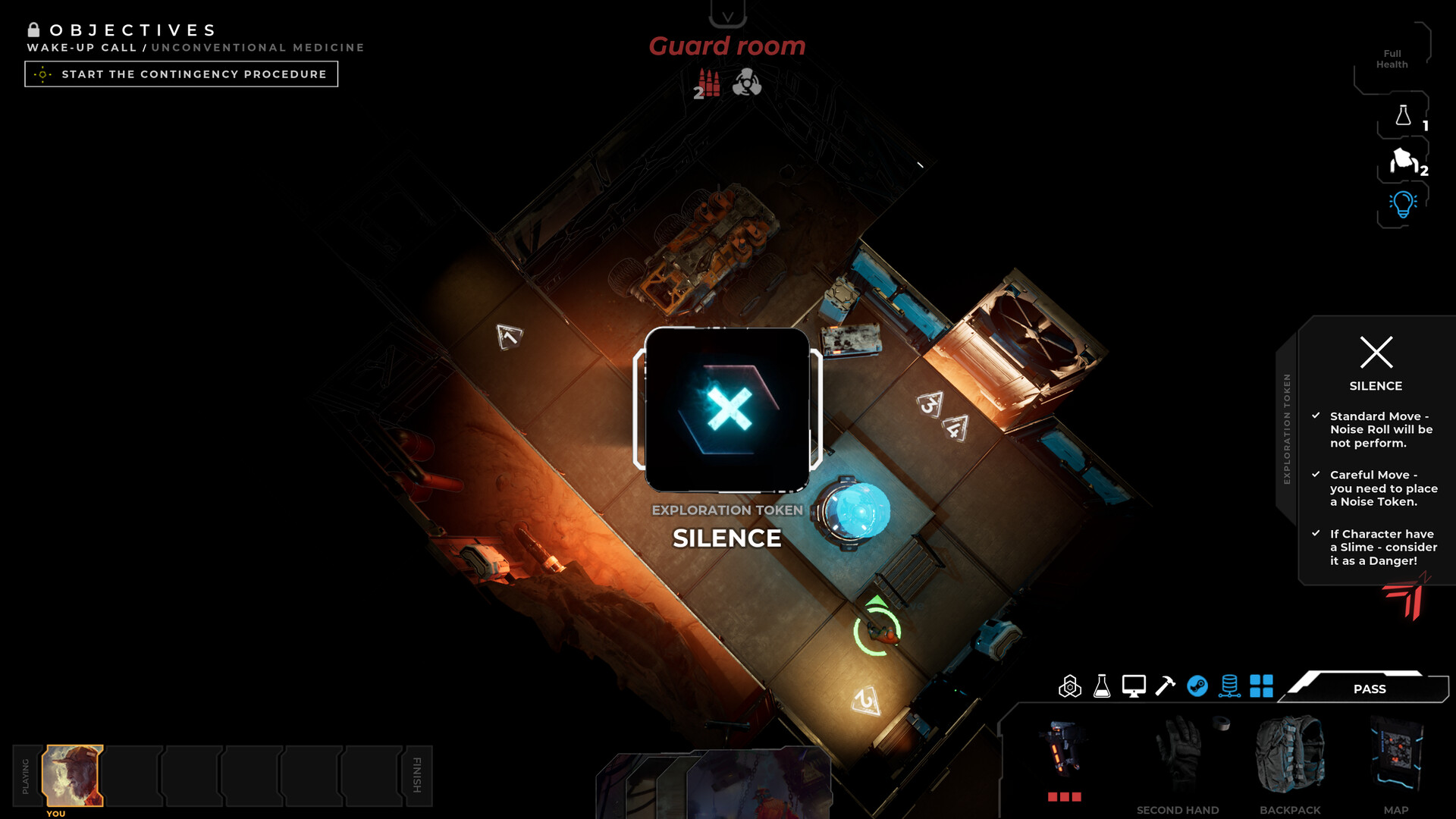Expand the Exploration Token side tab
Screen dimensions: 1456x819
tap(1287, 425)
